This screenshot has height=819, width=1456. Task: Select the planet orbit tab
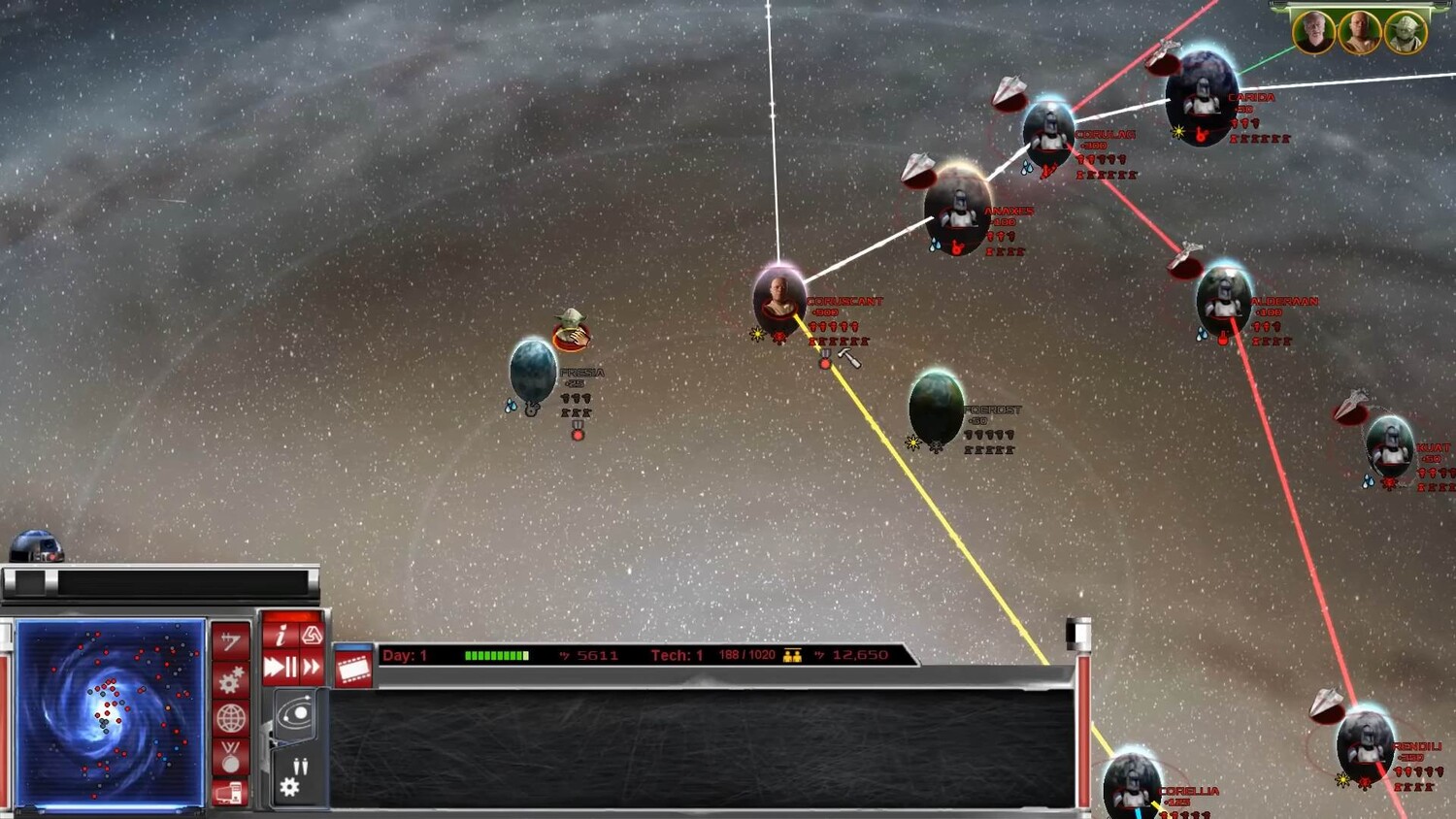coord(295,716)
